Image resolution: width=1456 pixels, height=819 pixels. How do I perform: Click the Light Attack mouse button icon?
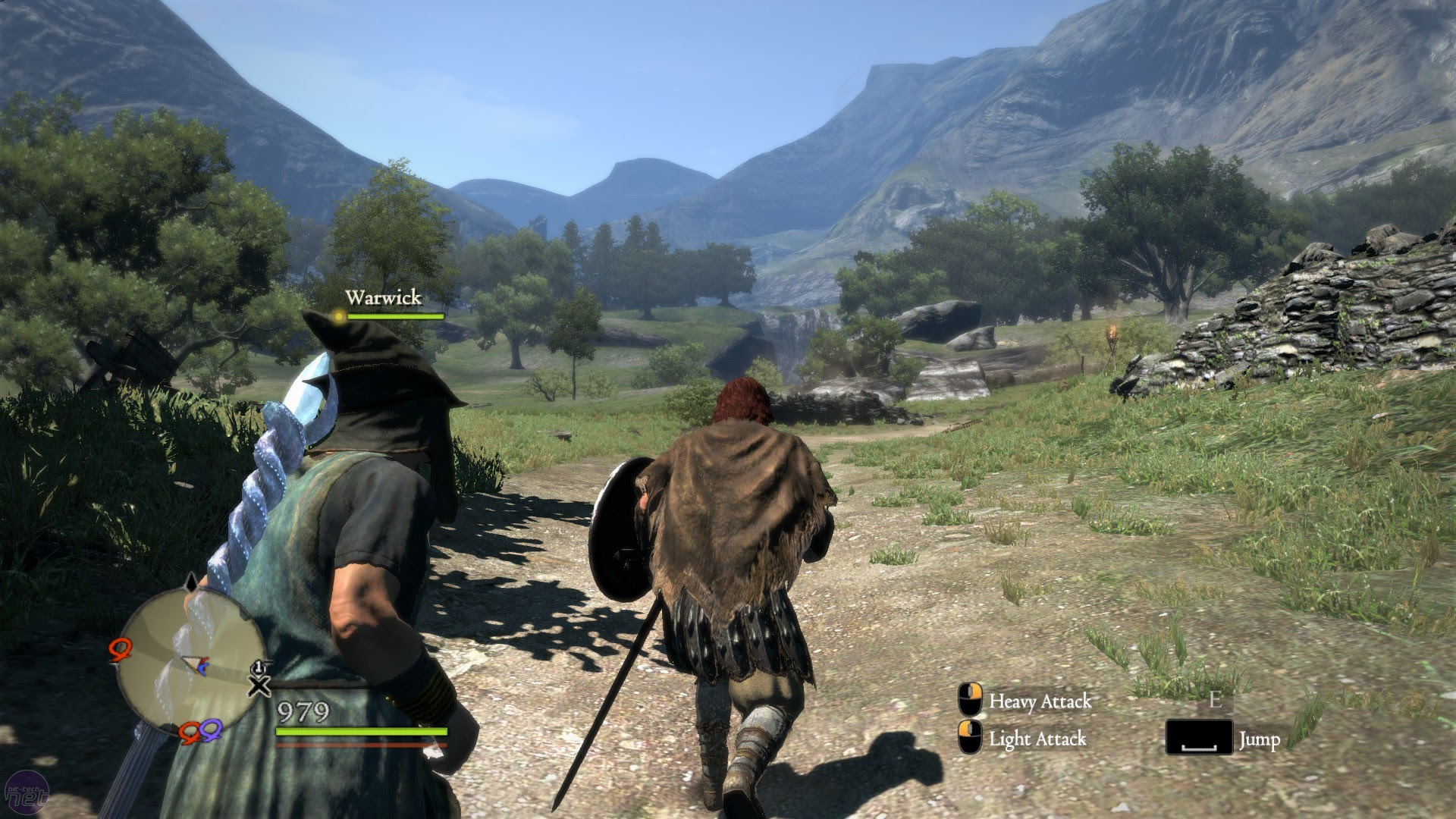click(x=970, y=736)
